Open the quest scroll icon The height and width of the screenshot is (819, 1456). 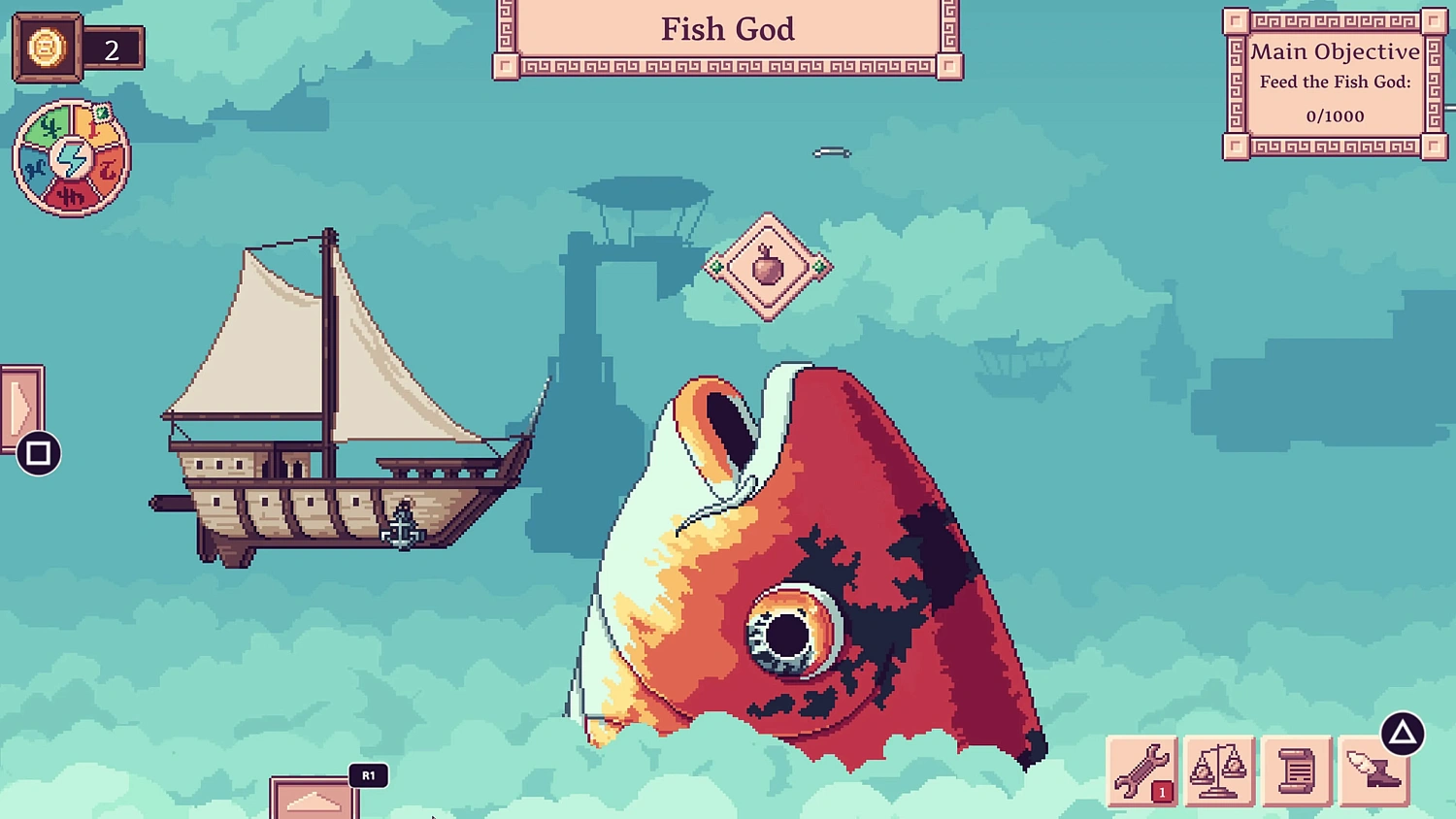pos(1297,771)
